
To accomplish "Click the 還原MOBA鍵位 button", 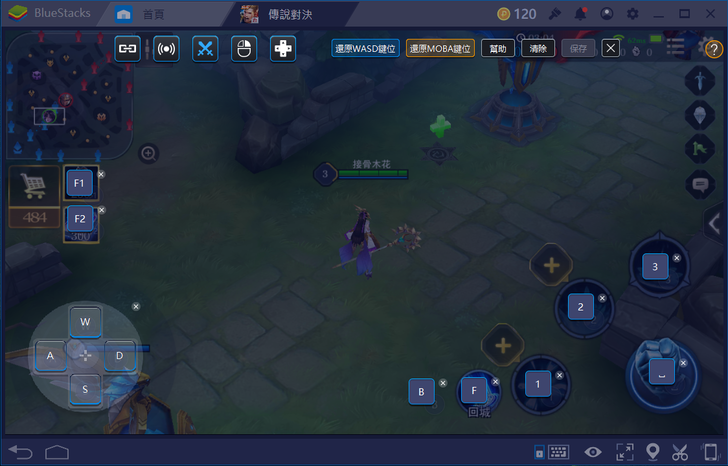I will click(x=440, y=48).
